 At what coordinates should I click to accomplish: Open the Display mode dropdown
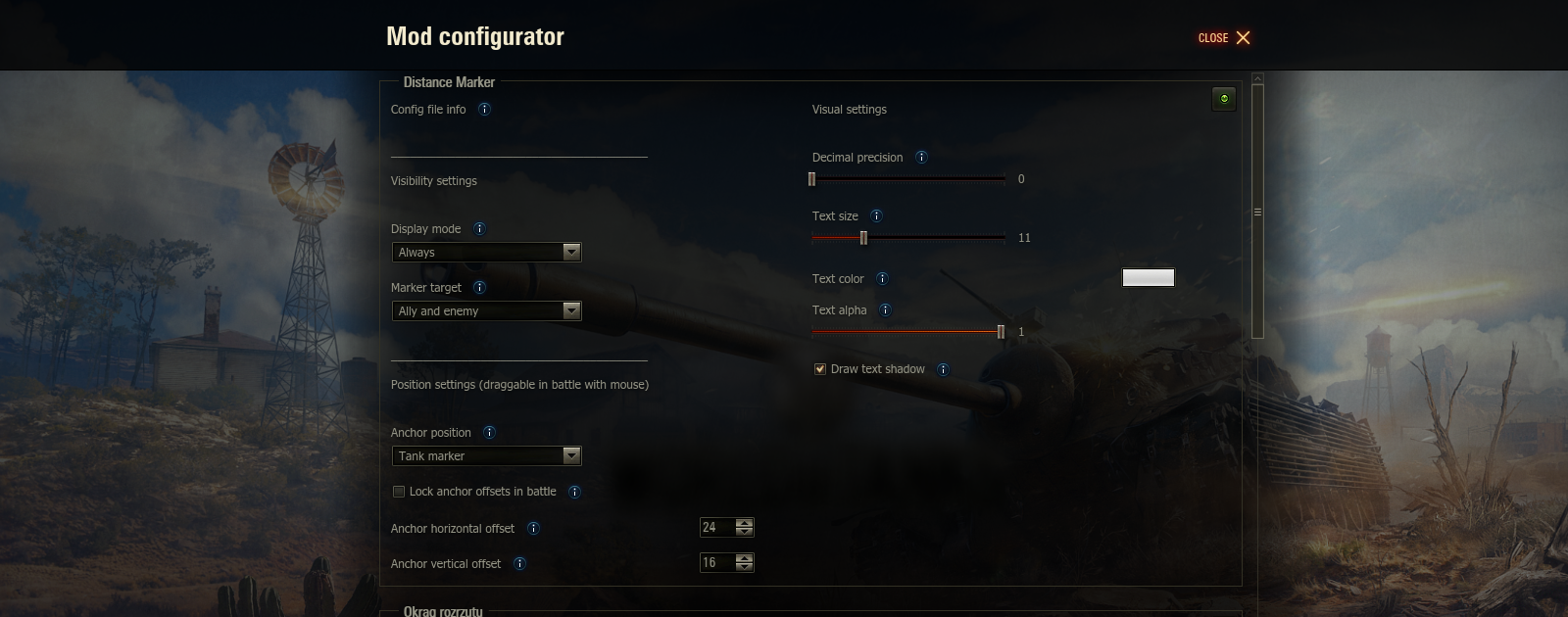coord(486,253)
